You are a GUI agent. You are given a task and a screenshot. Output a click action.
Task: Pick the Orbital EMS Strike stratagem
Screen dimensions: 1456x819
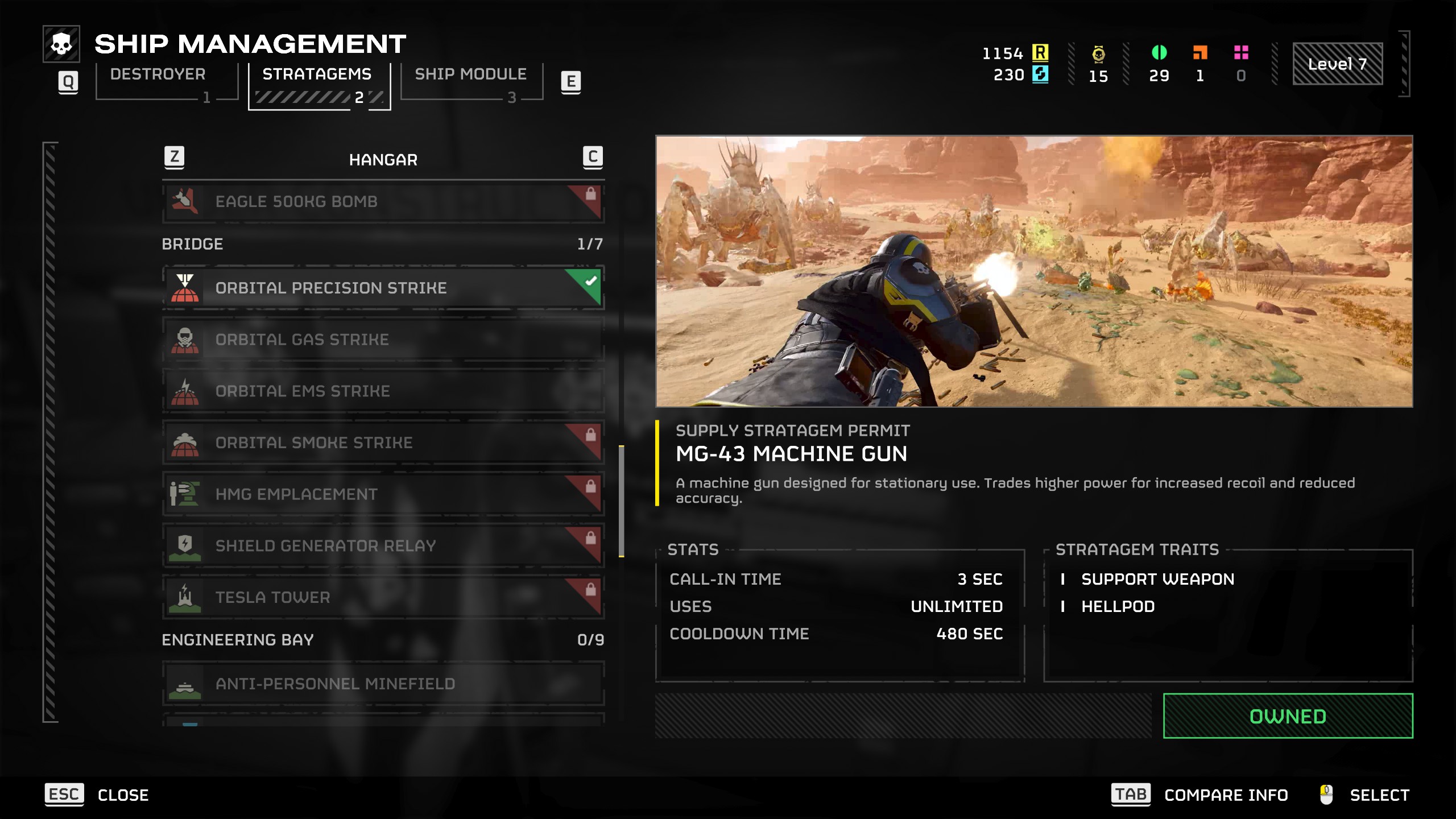(383, 391)
